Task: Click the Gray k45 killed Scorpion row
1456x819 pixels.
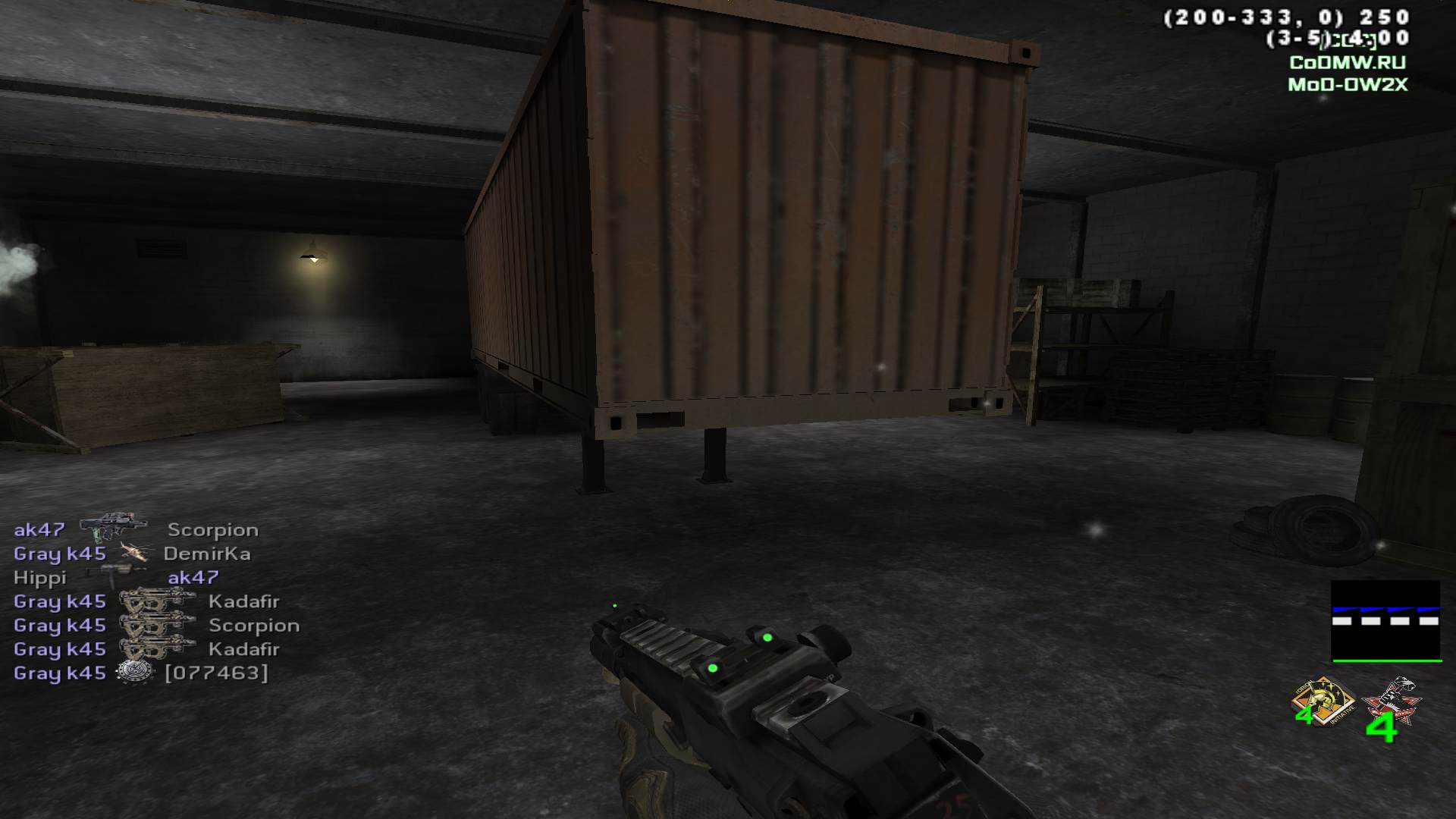Action: (x=156, y=625)
